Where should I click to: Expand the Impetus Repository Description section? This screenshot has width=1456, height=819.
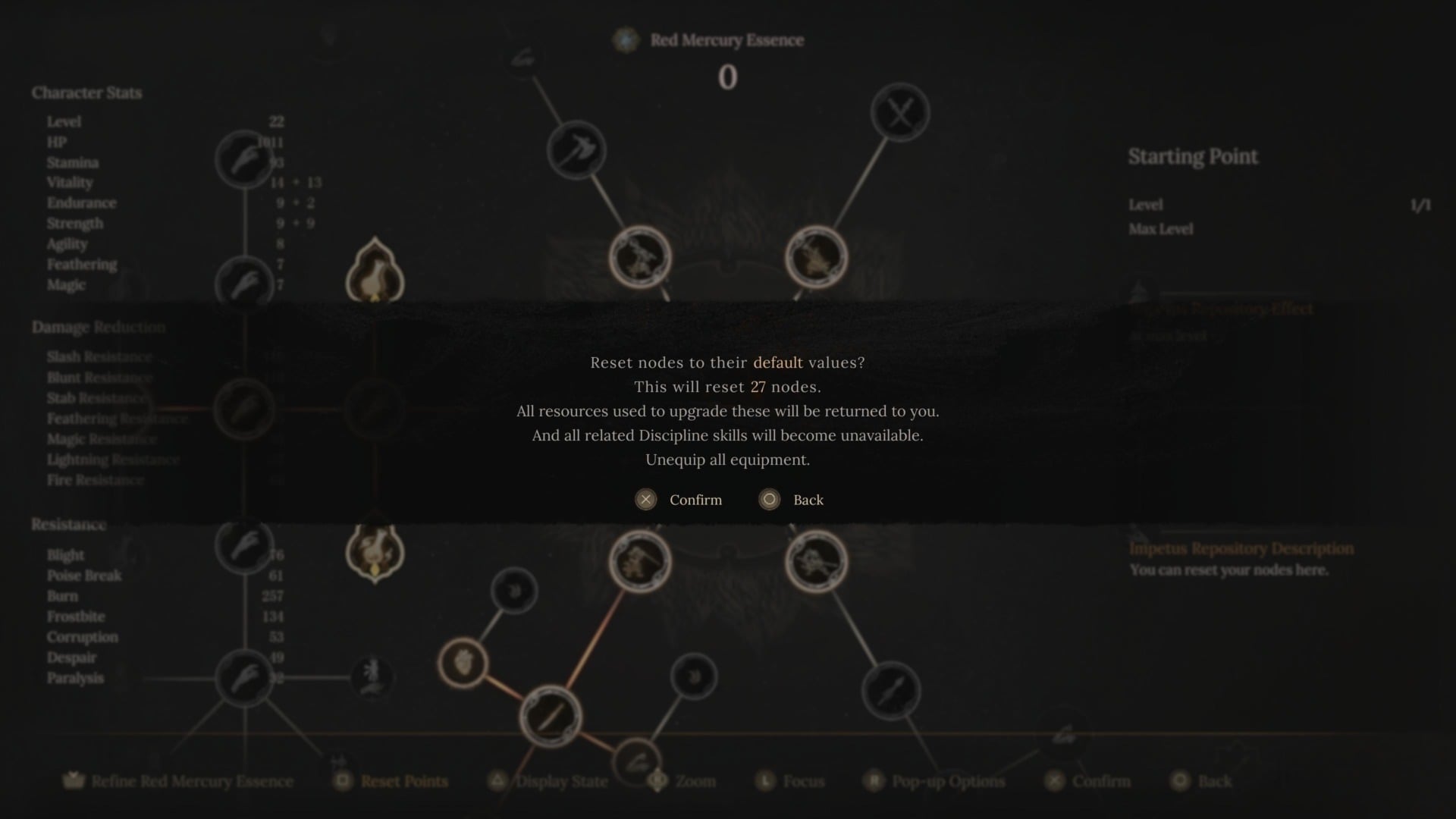point(1241,548)
